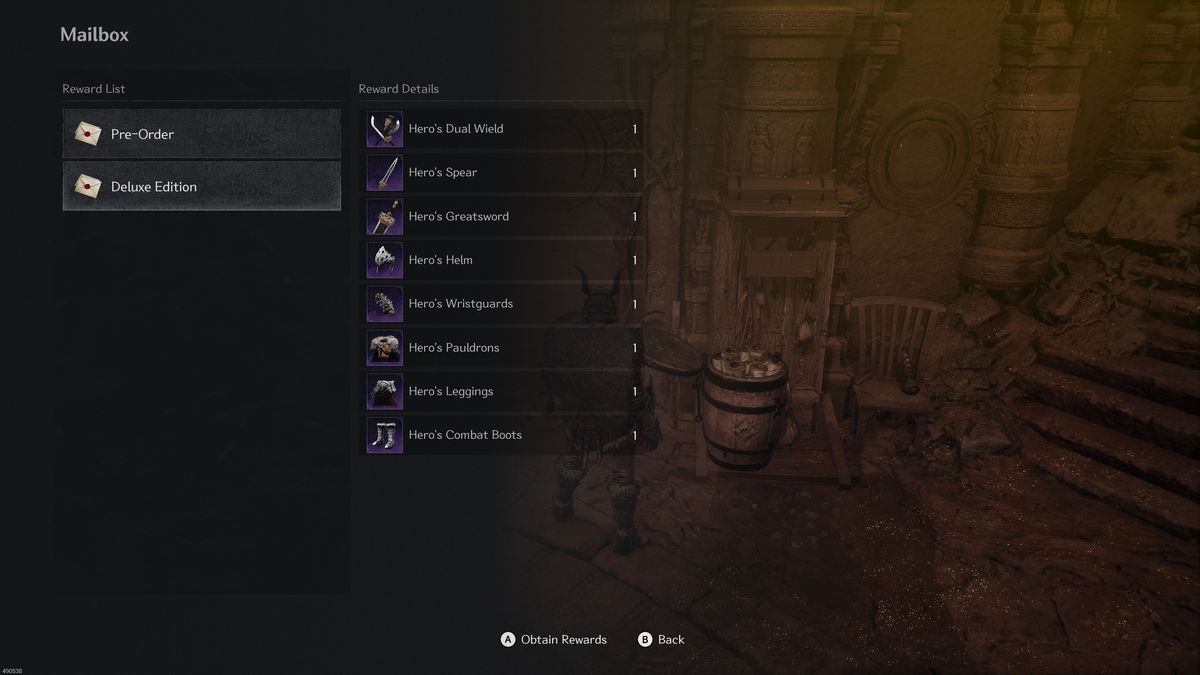Pick the Hero's Greatsword reward row

click(501, 216)
